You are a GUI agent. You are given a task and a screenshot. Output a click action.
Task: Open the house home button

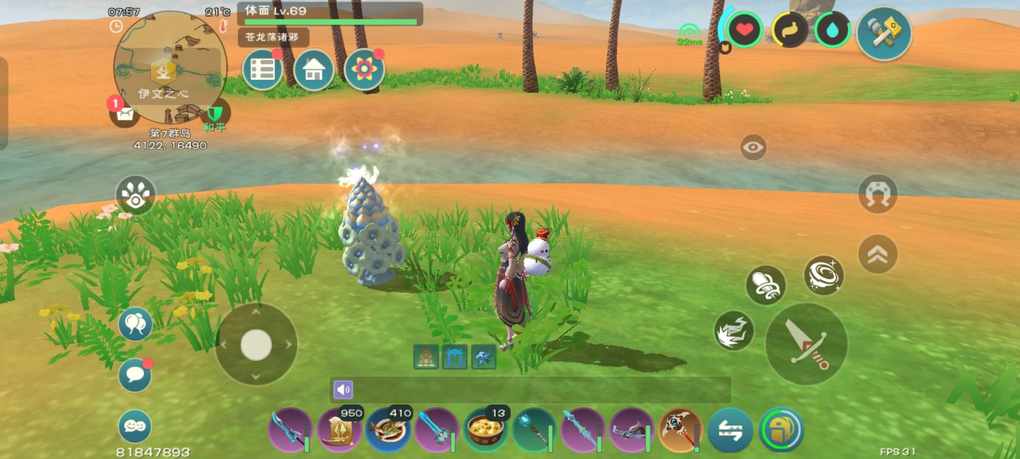[x=314, y=70]
